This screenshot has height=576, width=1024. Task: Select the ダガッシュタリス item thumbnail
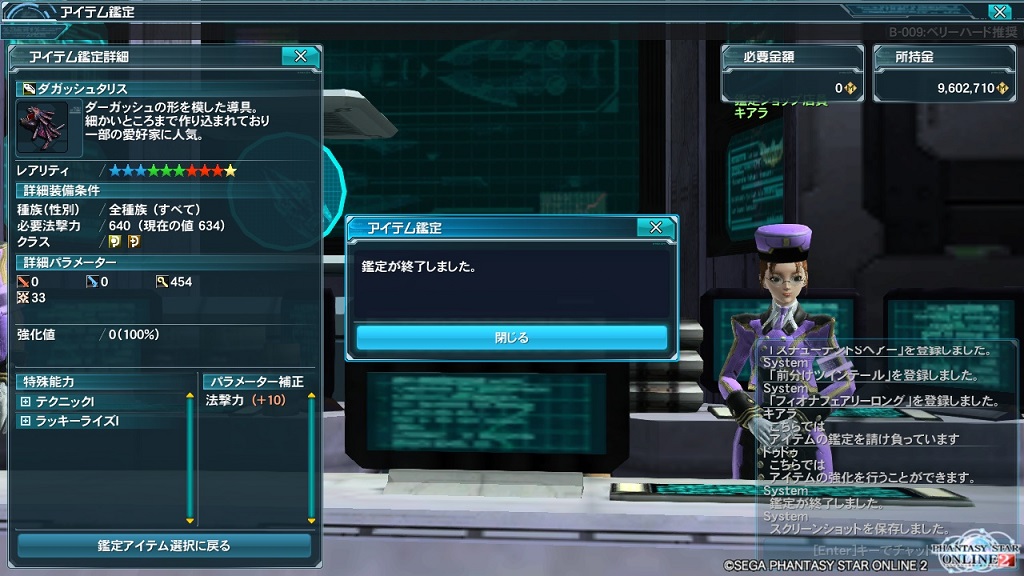coord(42,126)
